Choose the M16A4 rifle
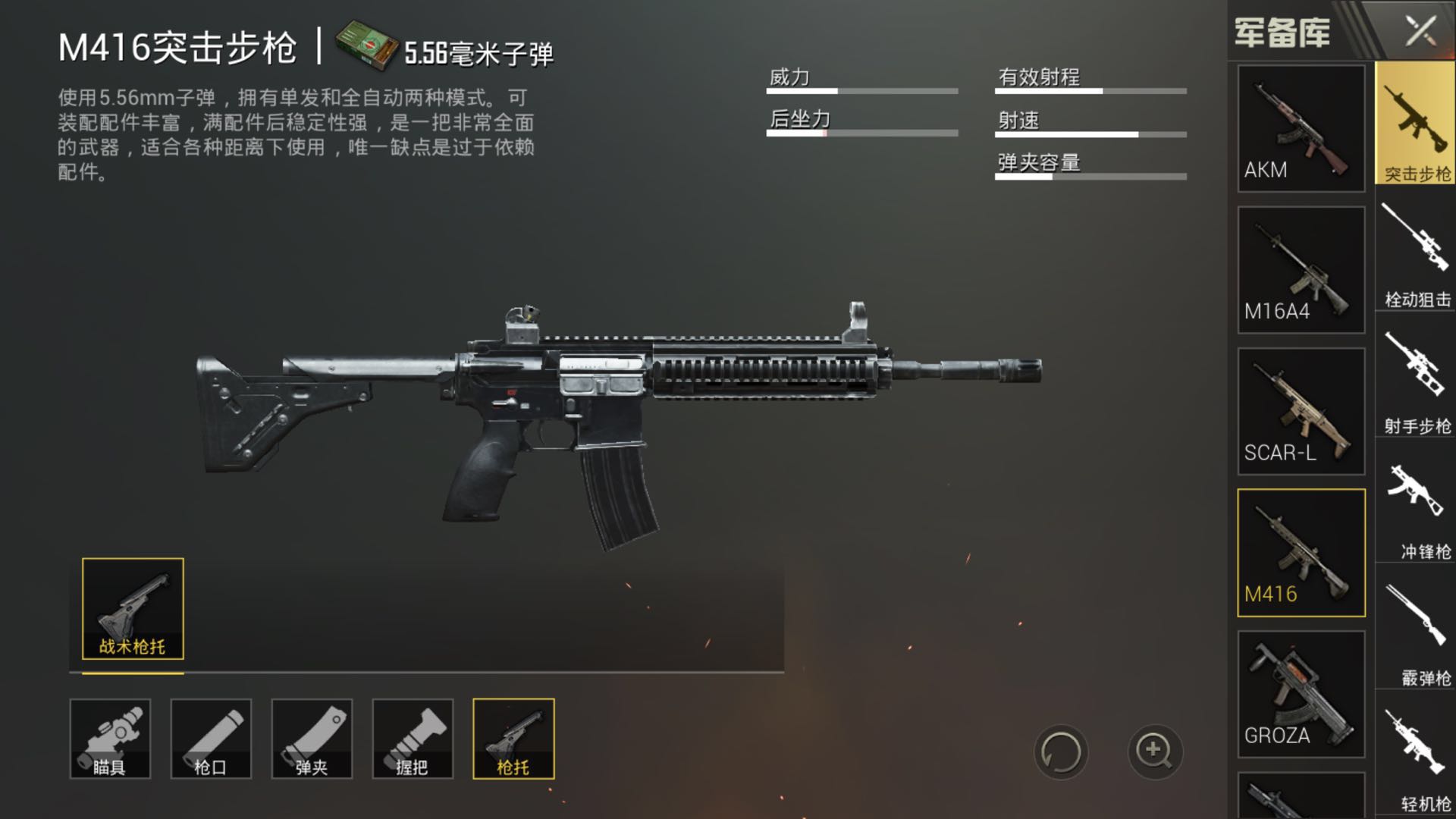Screen dimensions: 1456x819 [x=1301, y=269]
